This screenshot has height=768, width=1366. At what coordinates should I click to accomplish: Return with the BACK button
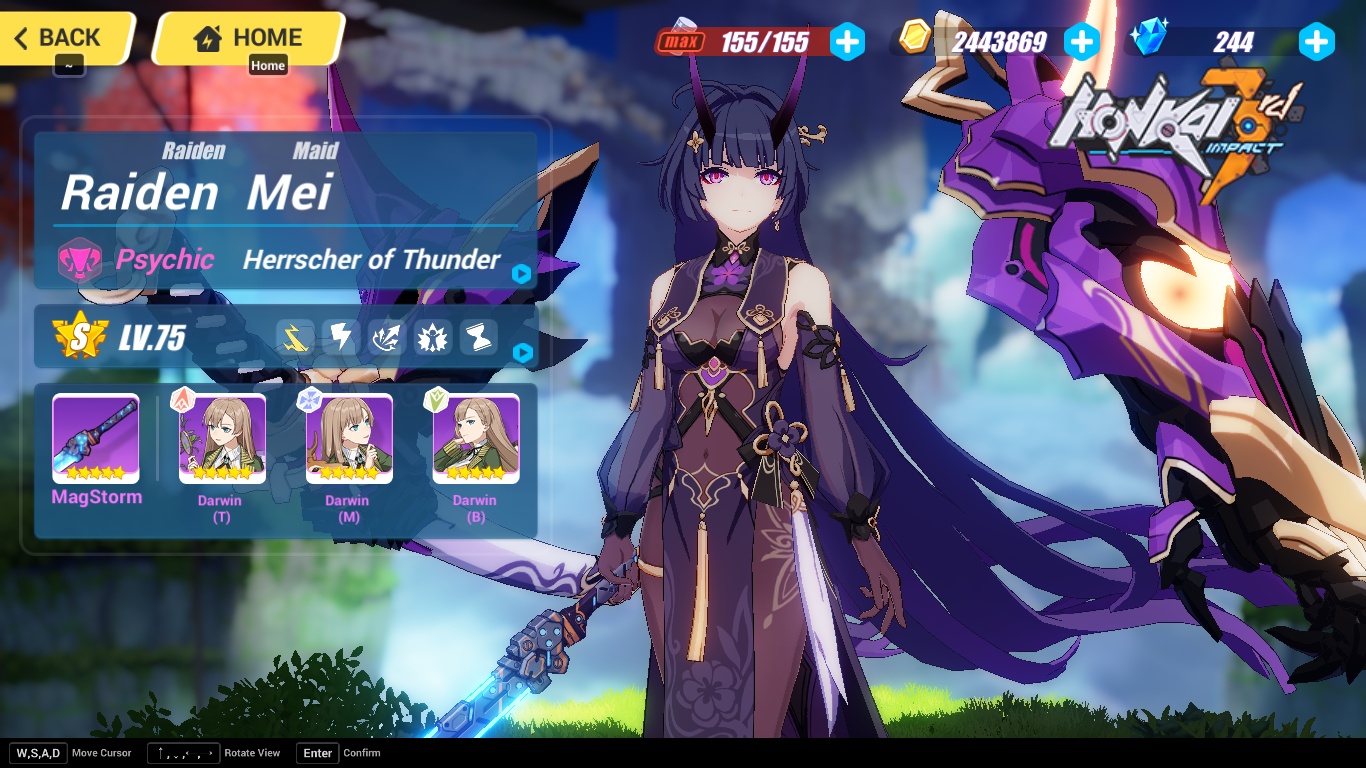pyautogui.click(x=62, y=37)
